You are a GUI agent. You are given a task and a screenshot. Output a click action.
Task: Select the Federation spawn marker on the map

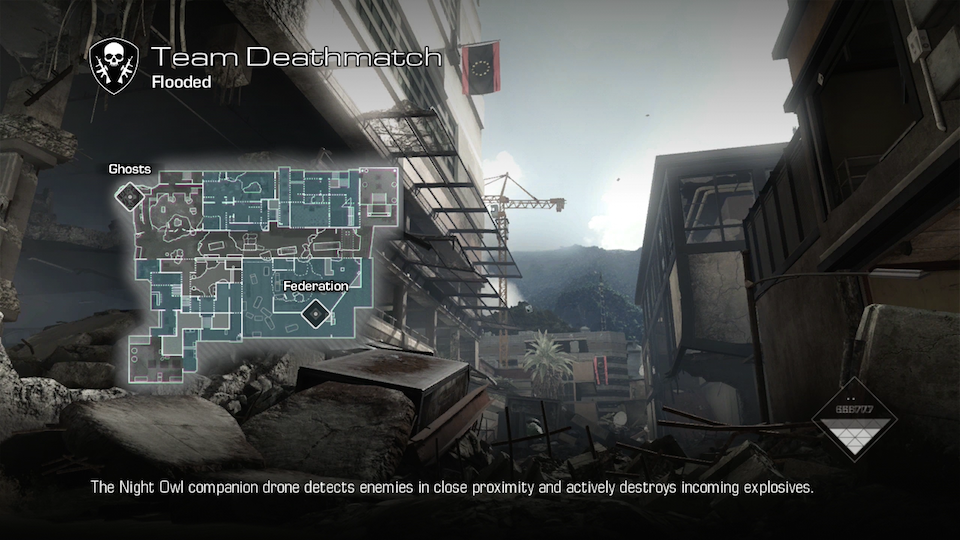pyautogui.click(x=315, y=316)
